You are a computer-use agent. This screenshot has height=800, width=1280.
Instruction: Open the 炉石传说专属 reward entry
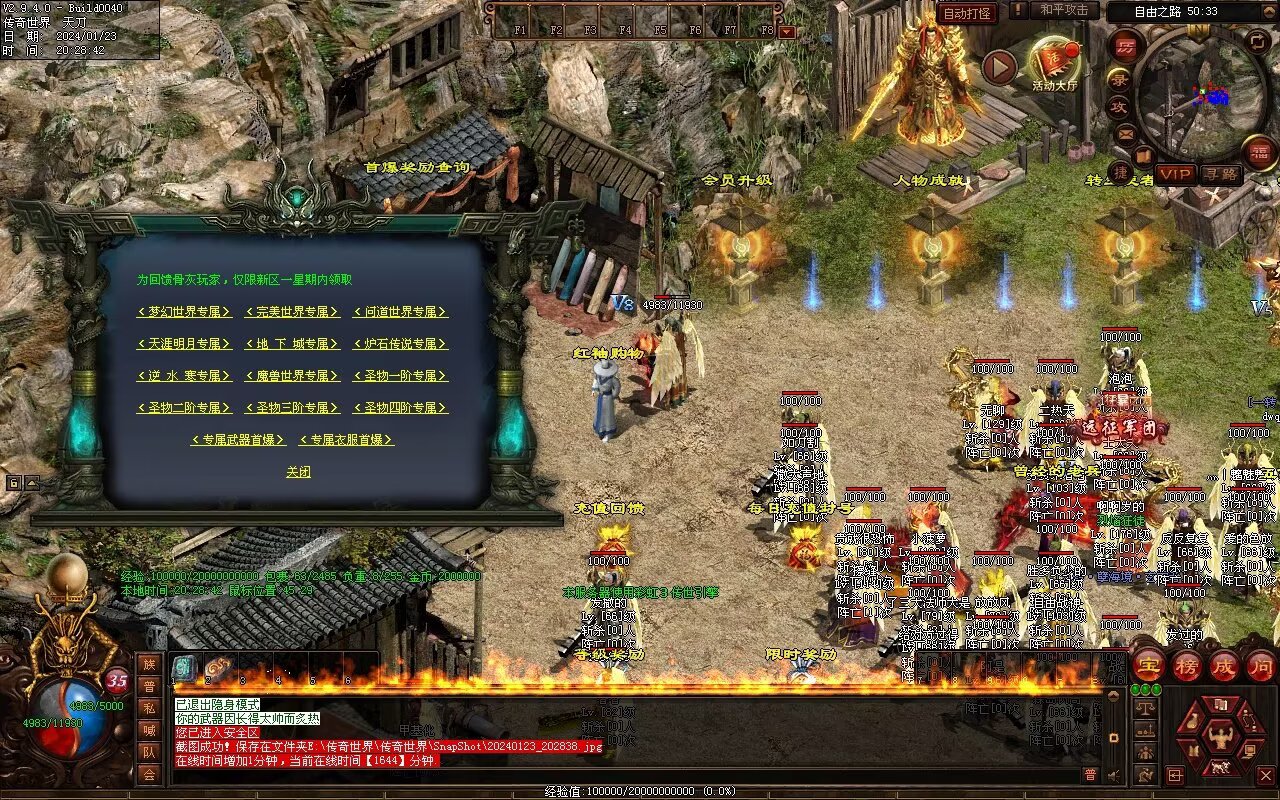[x=400, y=344]
